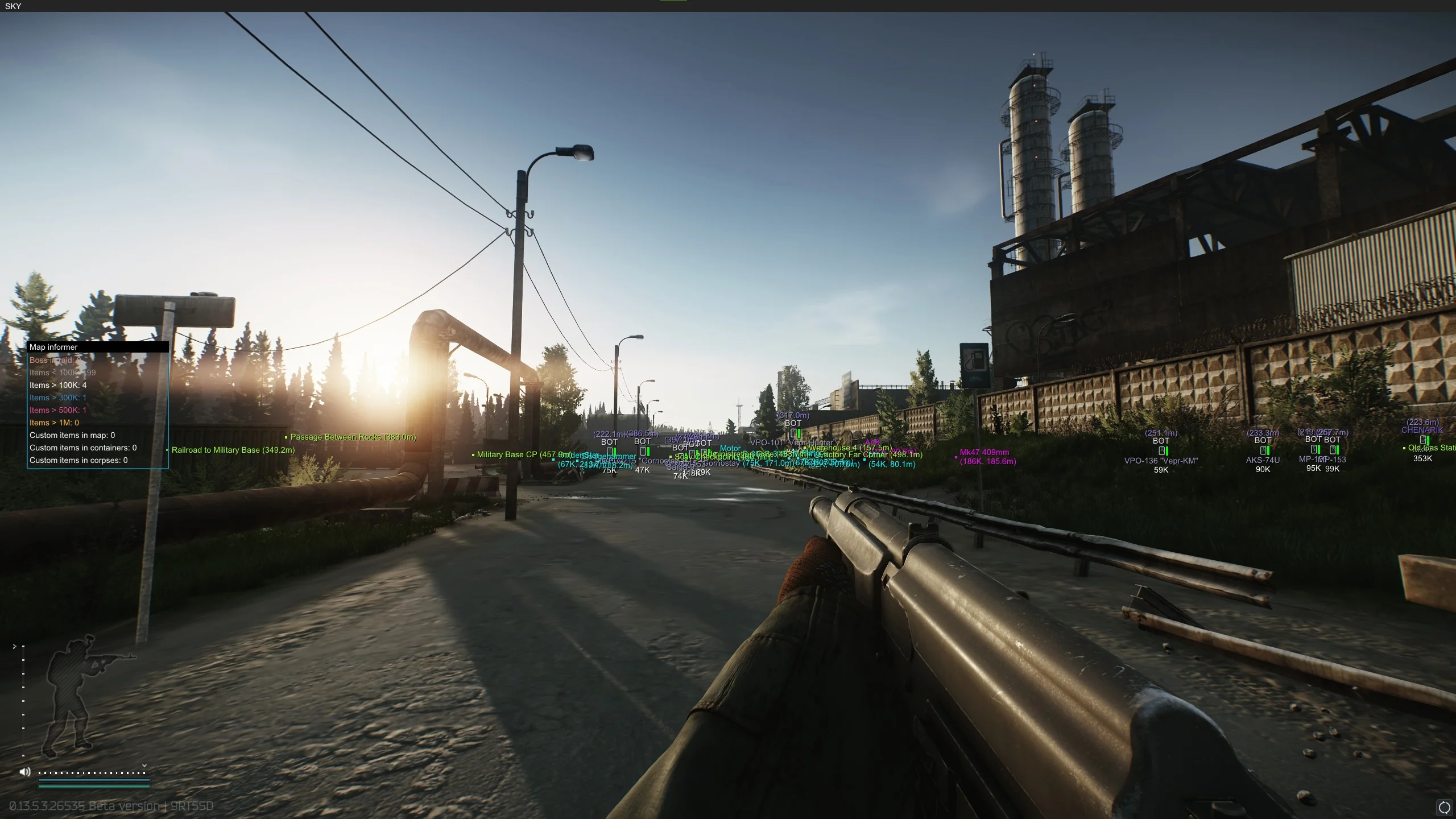
Task: Click the green square marker beside Military Base CP
Action: pyautogui.click(x=473, y=454)
